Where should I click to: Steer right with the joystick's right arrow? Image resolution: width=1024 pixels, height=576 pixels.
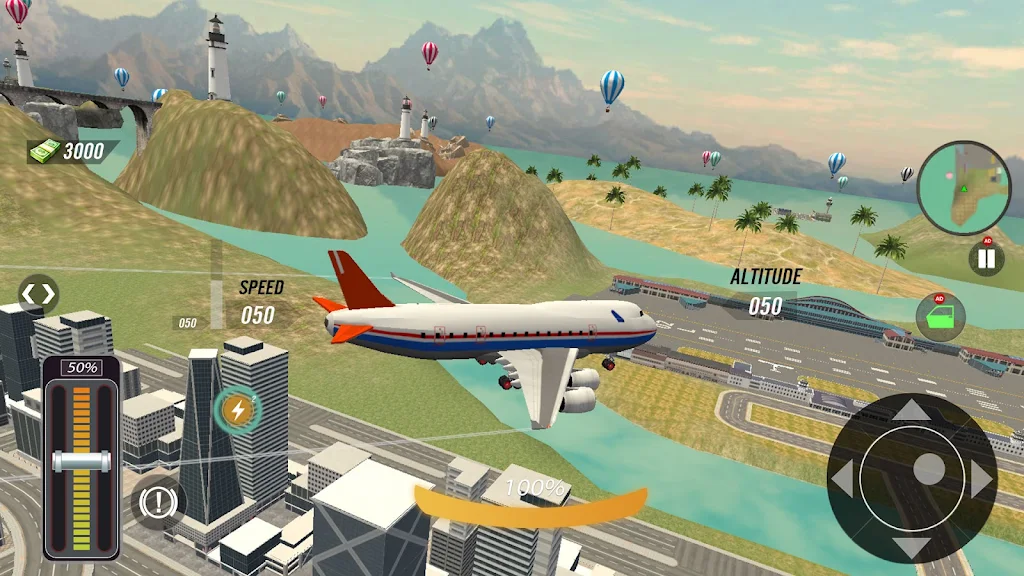[x=981, y=478]
